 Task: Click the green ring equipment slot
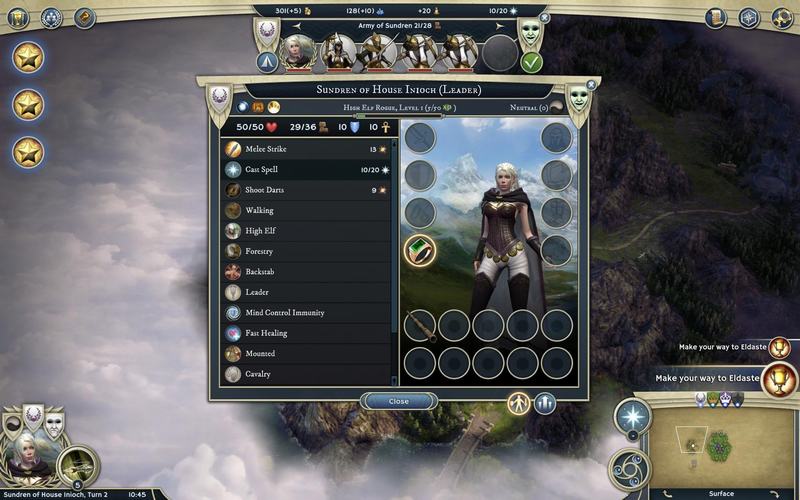click(420, 250)
